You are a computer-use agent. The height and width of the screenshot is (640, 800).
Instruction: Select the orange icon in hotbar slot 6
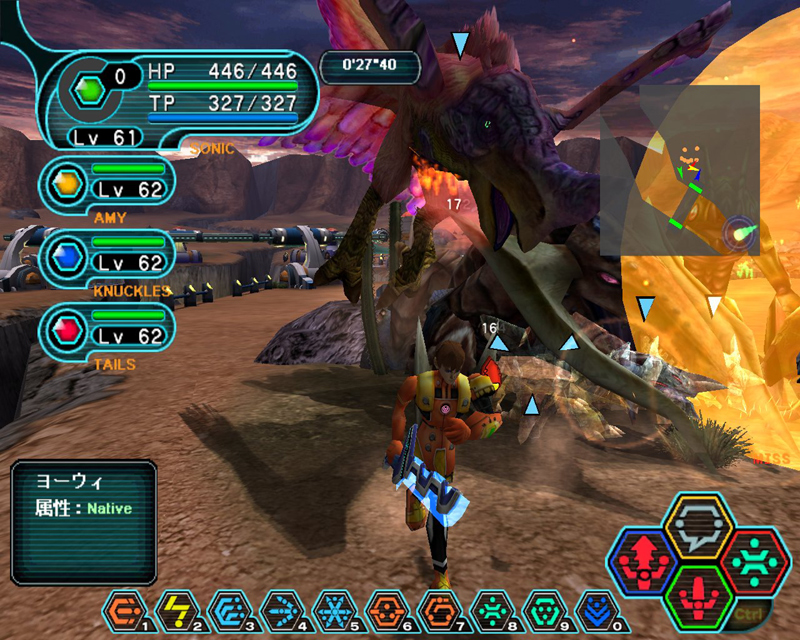[x=385, y=608]
